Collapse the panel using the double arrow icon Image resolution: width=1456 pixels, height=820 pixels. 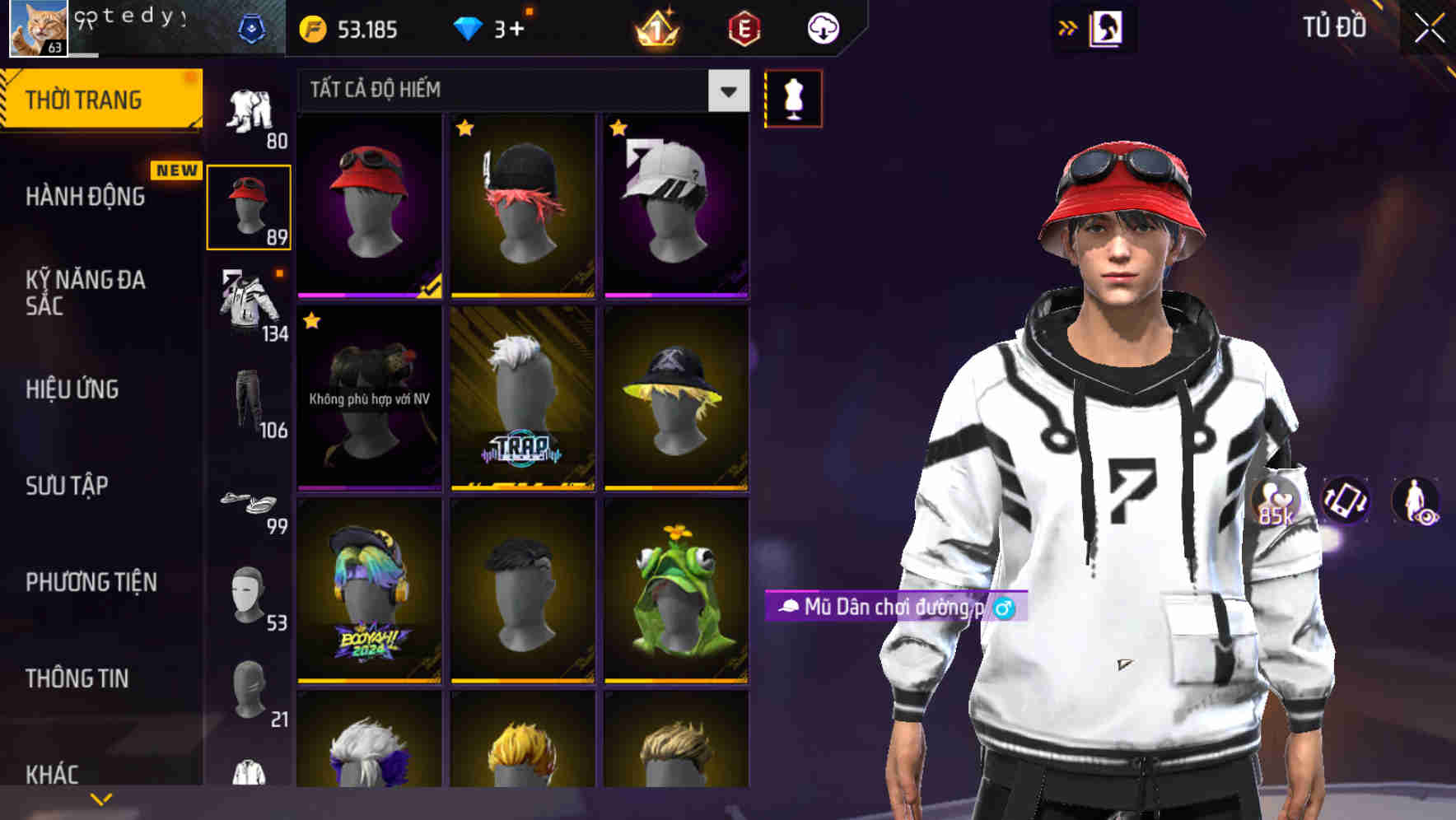tap(1069, 27)
